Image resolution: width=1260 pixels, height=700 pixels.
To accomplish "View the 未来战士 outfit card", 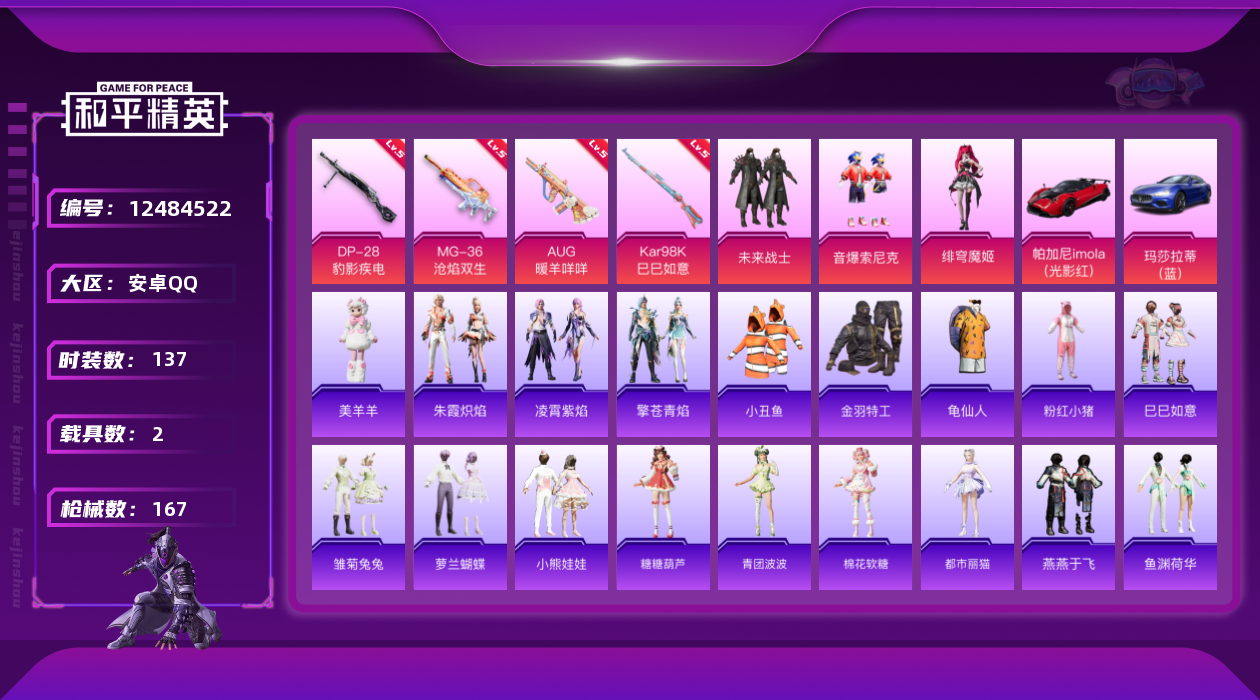I will click(764, 210).
